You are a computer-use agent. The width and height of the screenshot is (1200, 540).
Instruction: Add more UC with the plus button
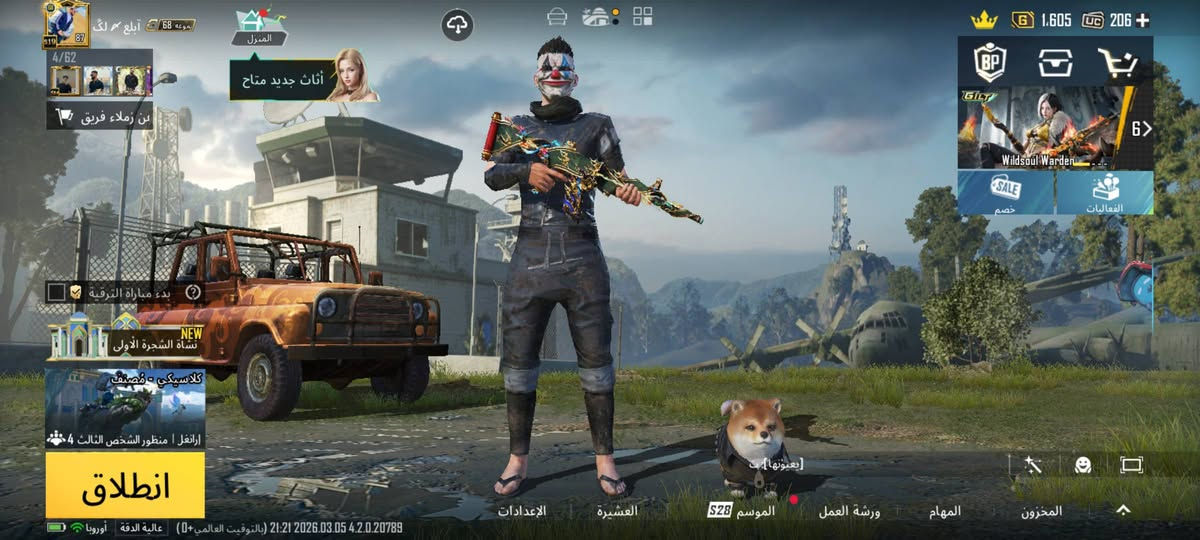1142,20
